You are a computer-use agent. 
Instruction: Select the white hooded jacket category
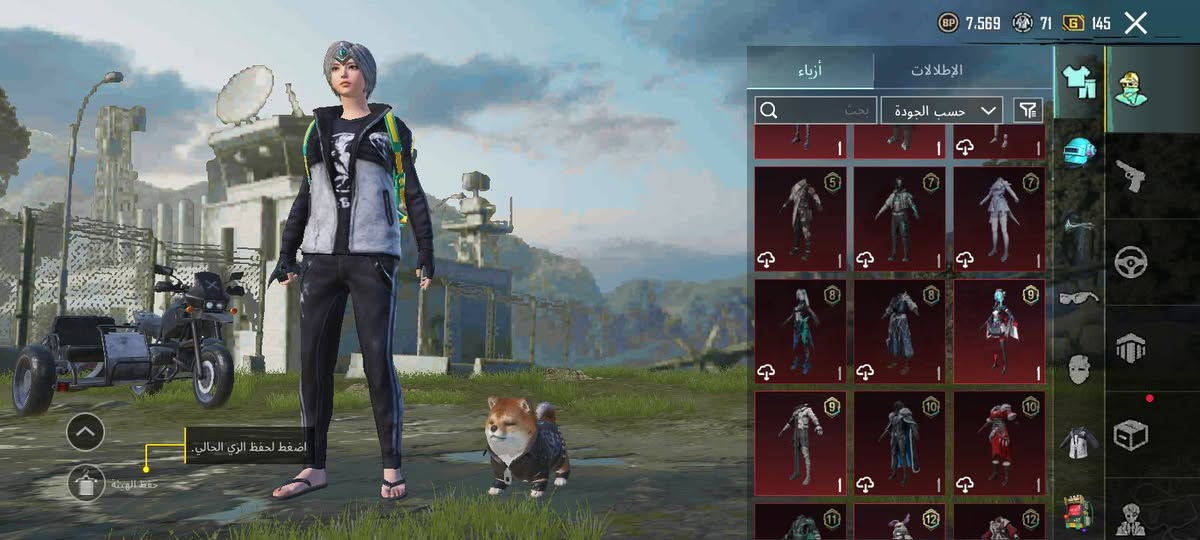coord(1079,441)
